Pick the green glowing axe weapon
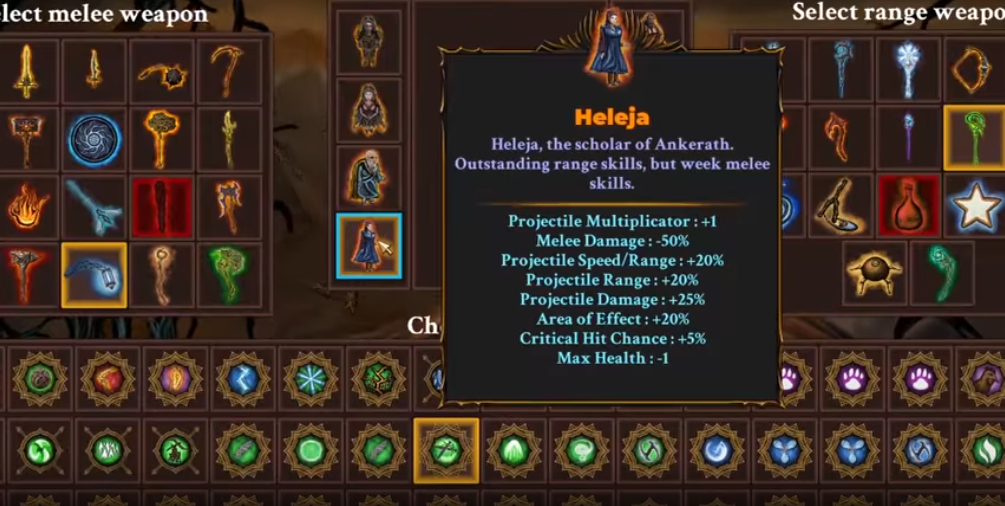 pos(230,275)
